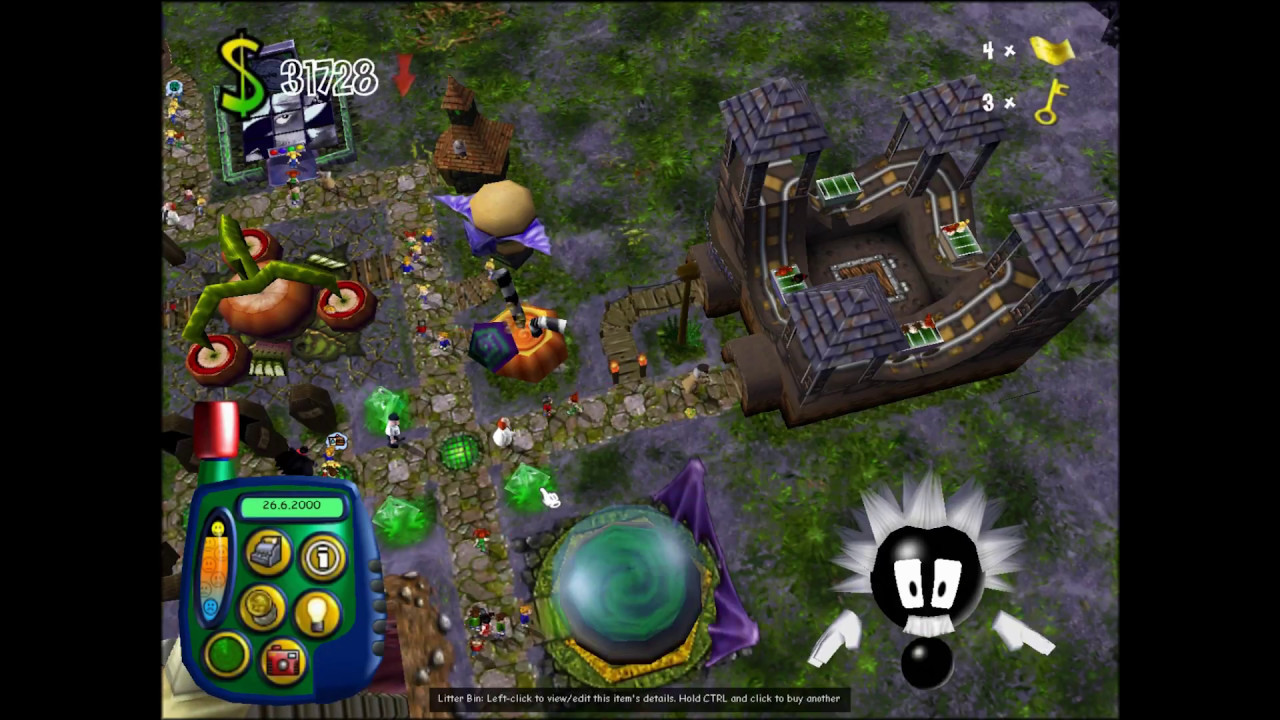Take a snapshot with the camera icon
Viewport: 1280px width, 720px height.
282,662
